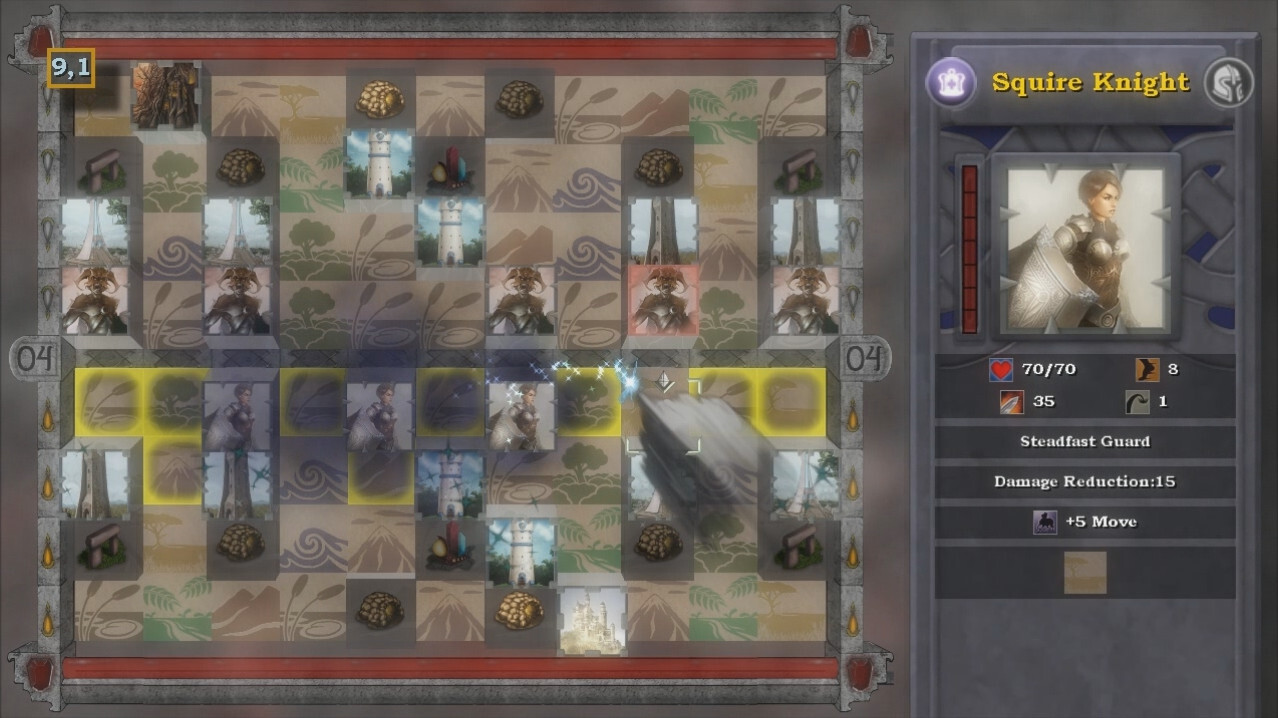
Task: Click the terrain tile thumbnail below +5 Move
Action: tap(1085, 572)
